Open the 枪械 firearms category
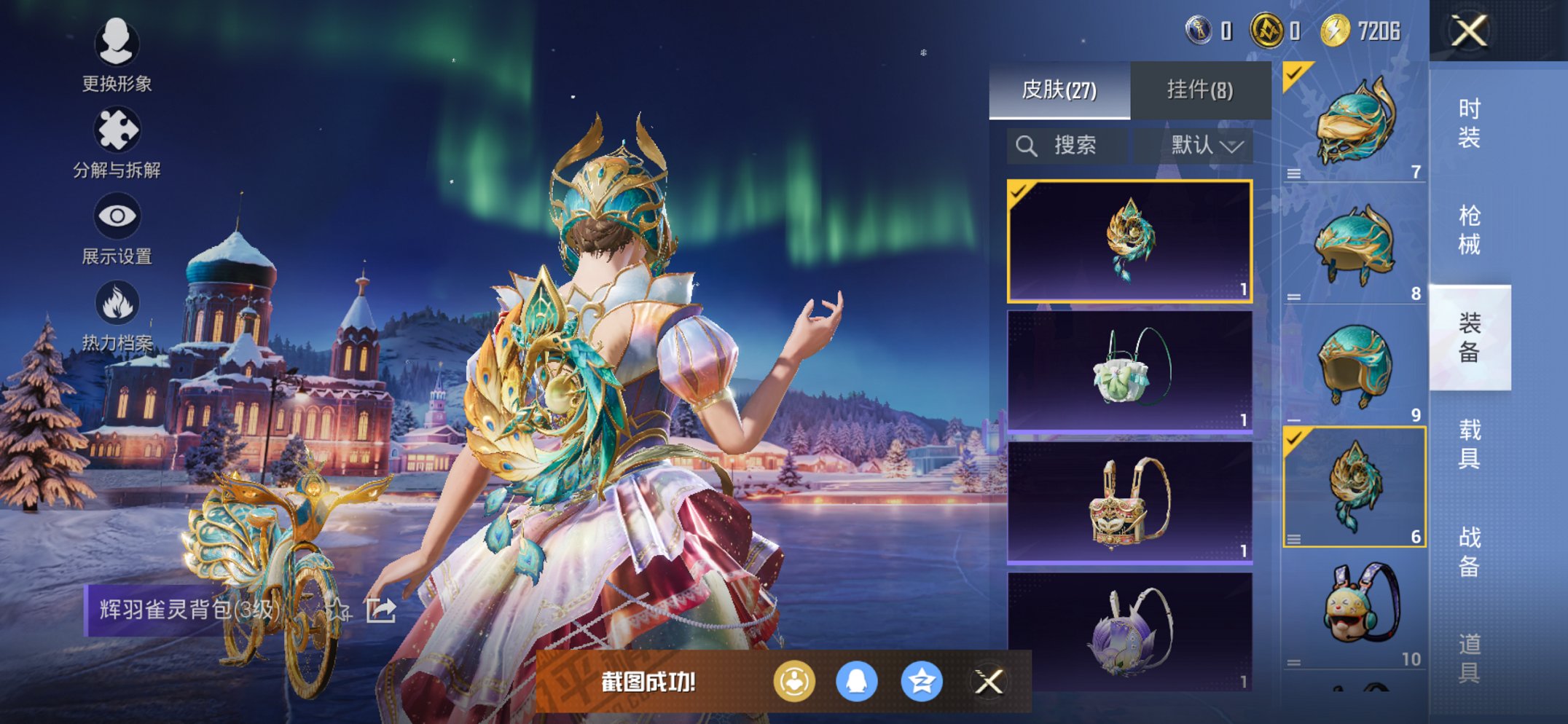The image size is (1568, 724). [1469, 230]
